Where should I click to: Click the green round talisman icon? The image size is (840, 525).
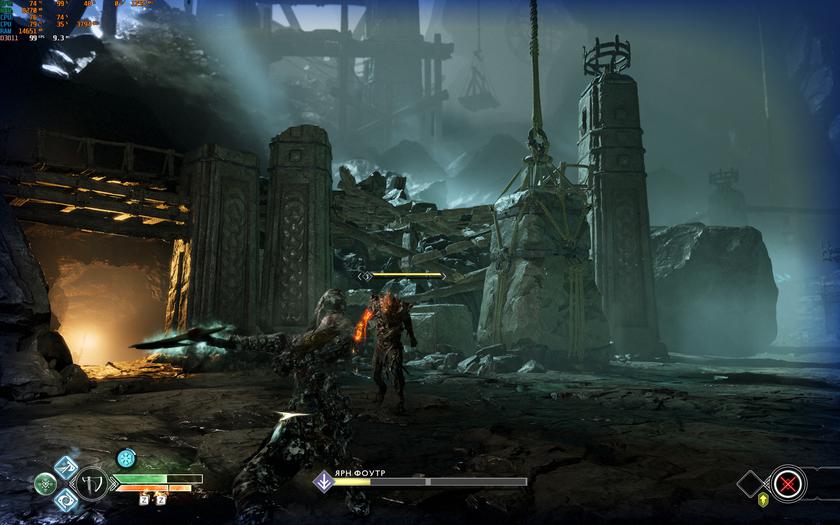pos(45,483)
